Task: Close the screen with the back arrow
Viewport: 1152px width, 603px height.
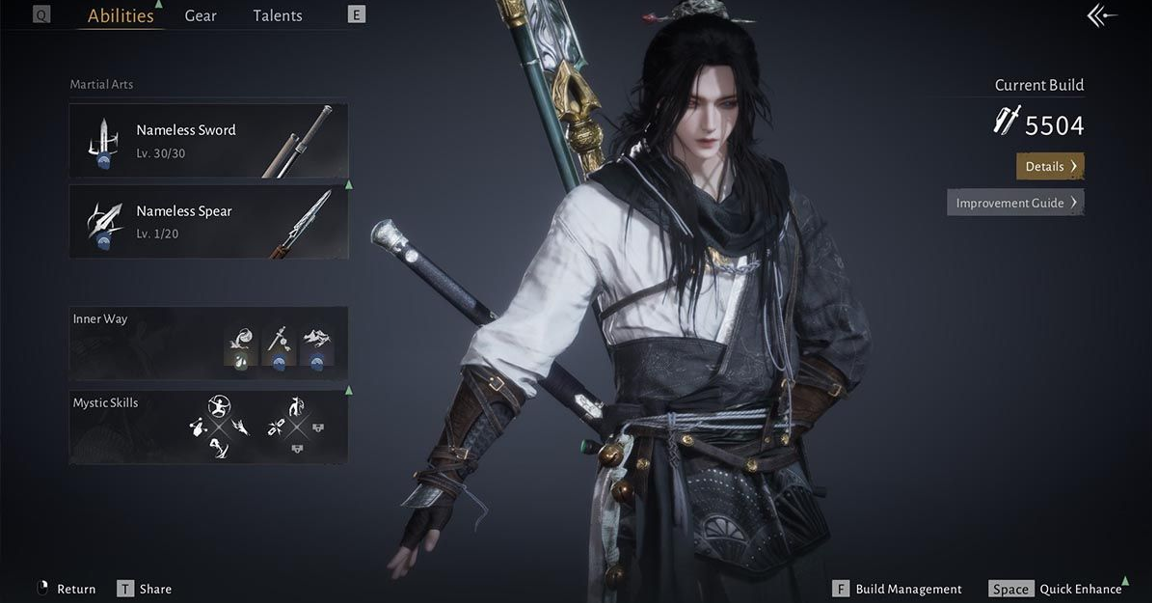Action: click(1101, 16)
